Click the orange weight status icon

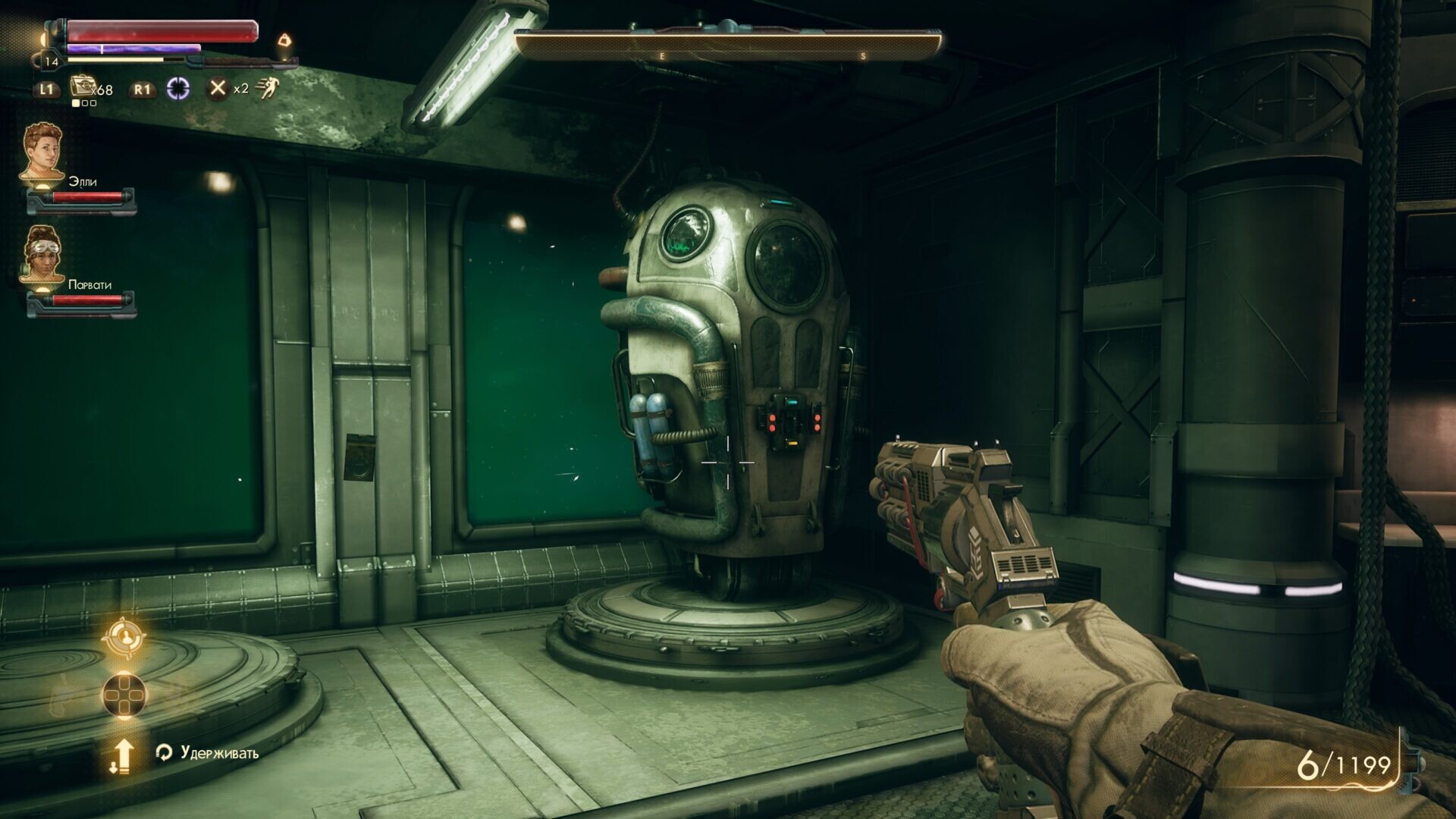[x=285, y=39]
